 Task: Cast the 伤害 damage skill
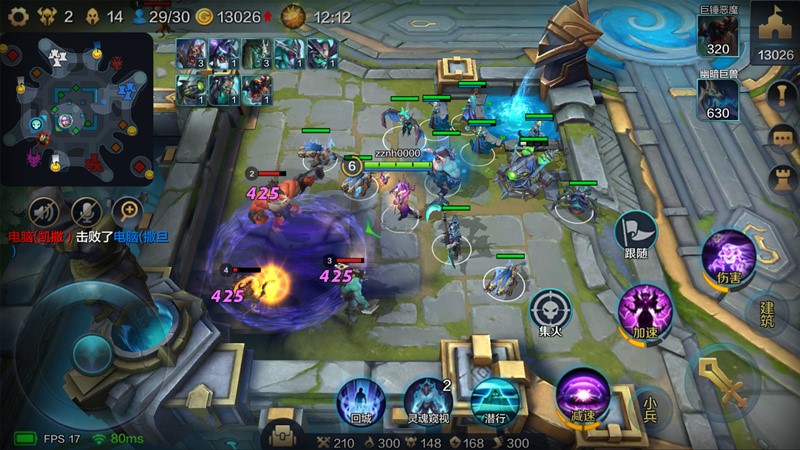click(728, 253)
